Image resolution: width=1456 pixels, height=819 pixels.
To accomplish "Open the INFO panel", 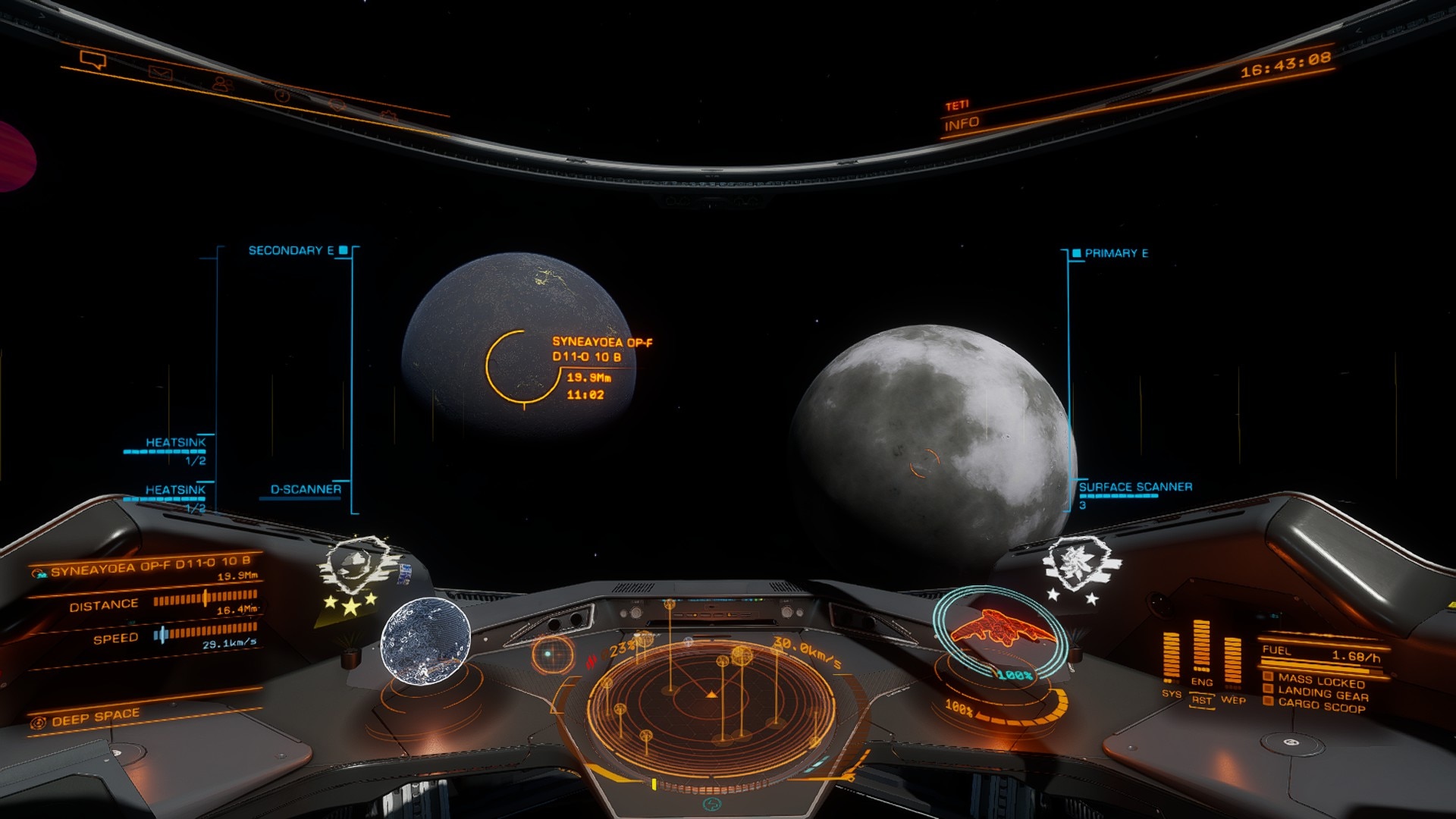I will coord(962,123).
